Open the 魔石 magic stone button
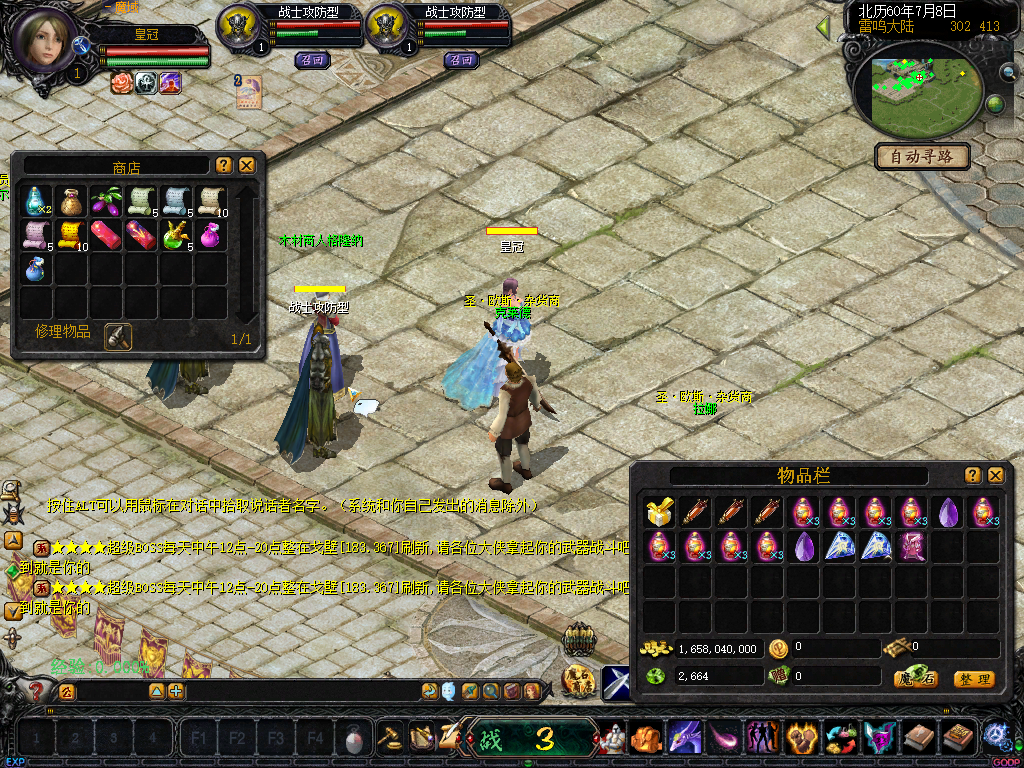The width and height of the screenshot is (1024, 768). click(x=915, y=679)
